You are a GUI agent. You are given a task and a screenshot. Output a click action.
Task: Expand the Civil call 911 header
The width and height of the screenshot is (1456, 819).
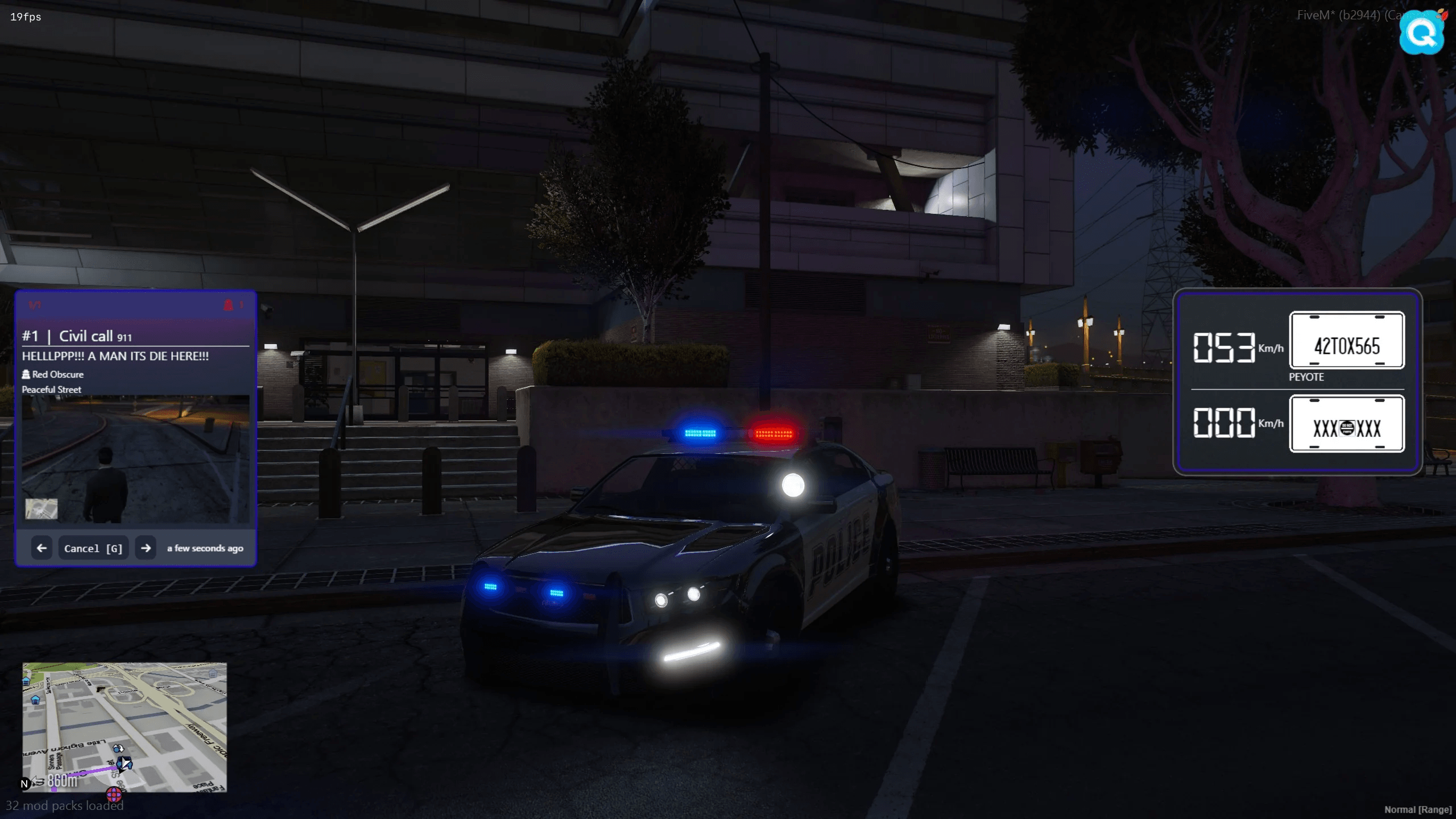[86, 336]
